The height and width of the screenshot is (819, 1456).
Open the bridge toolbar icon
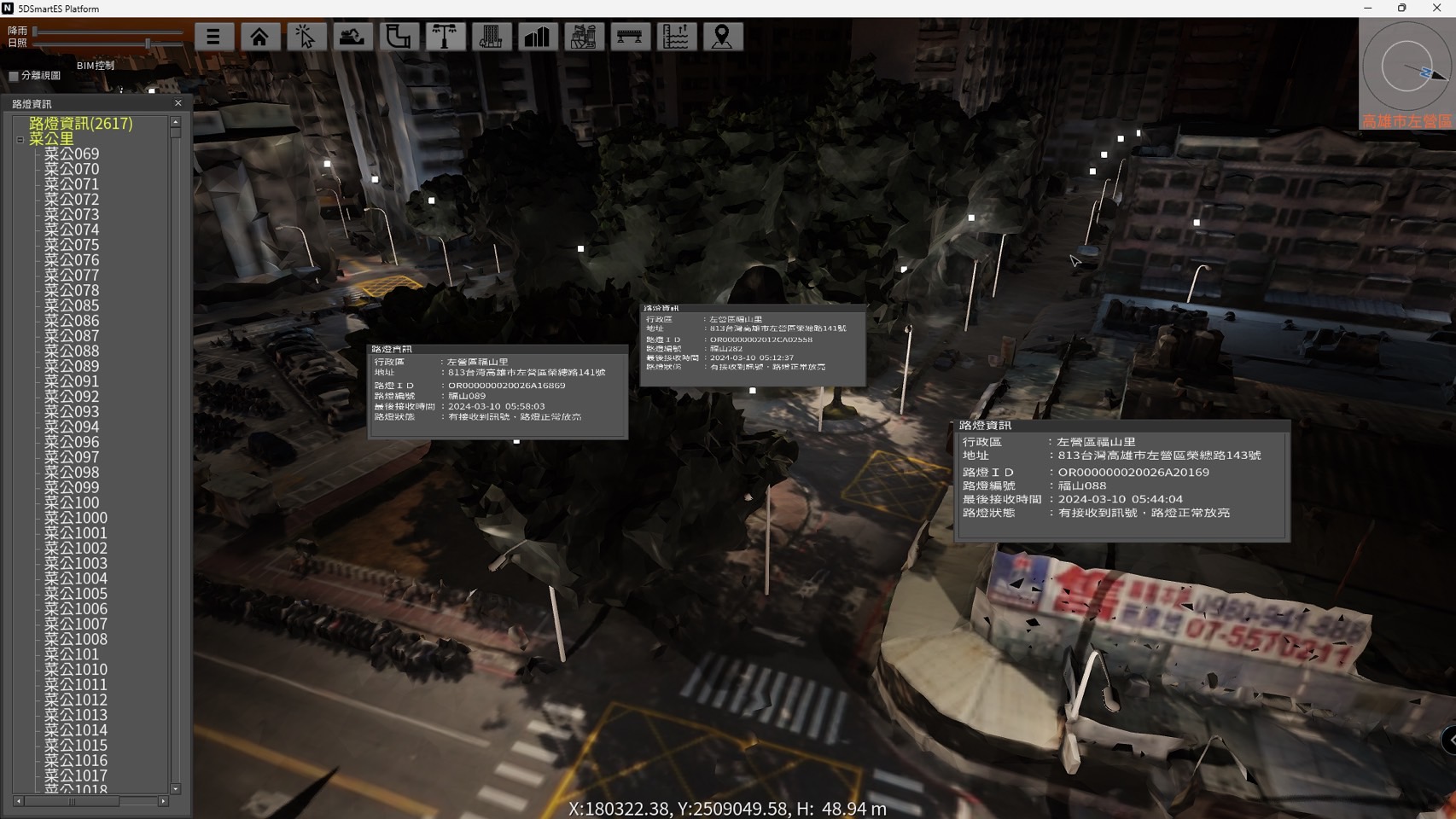coord(629,37)
